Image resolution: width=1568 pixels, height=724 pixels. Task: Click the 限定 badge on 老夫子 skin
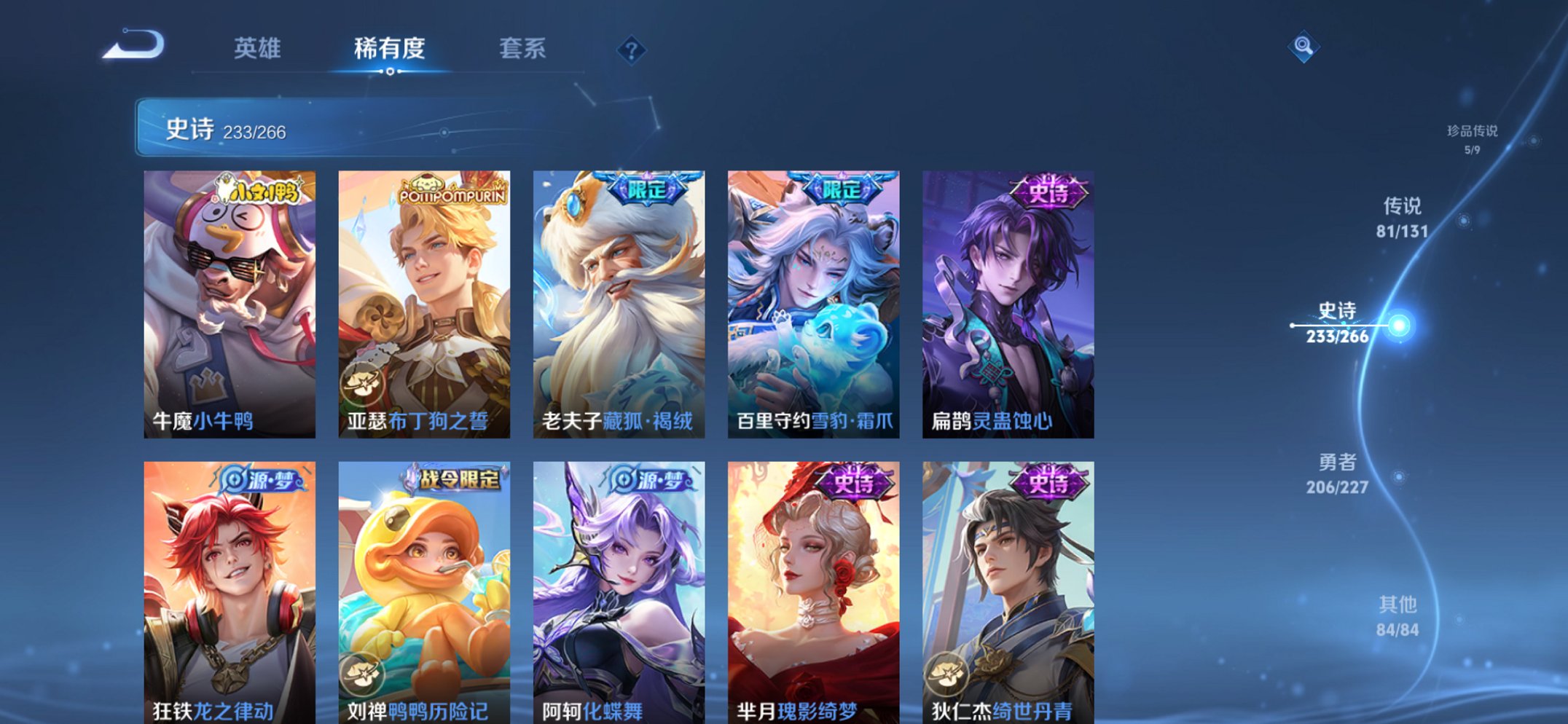[x=648, y=188]
